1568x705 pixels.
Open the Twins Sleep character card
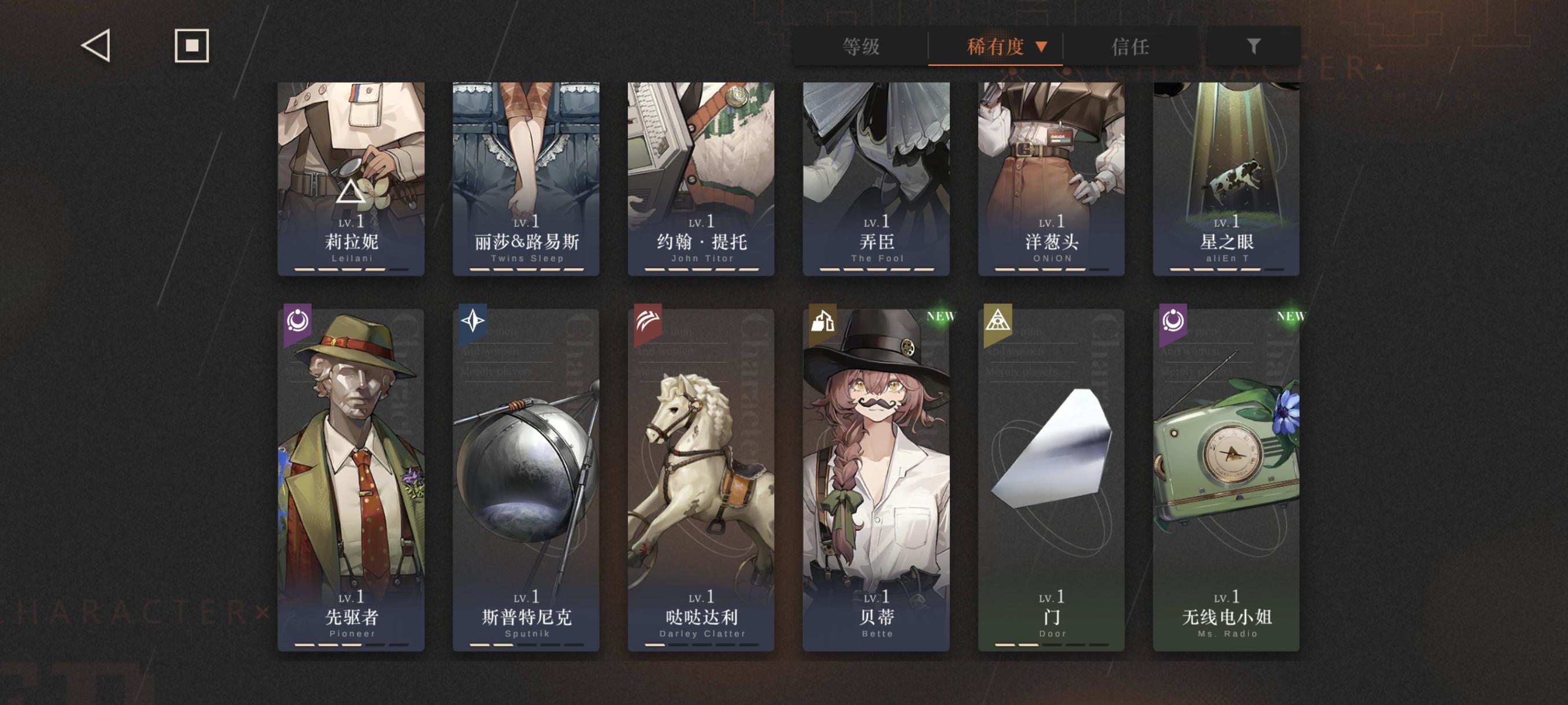point(526,176)
